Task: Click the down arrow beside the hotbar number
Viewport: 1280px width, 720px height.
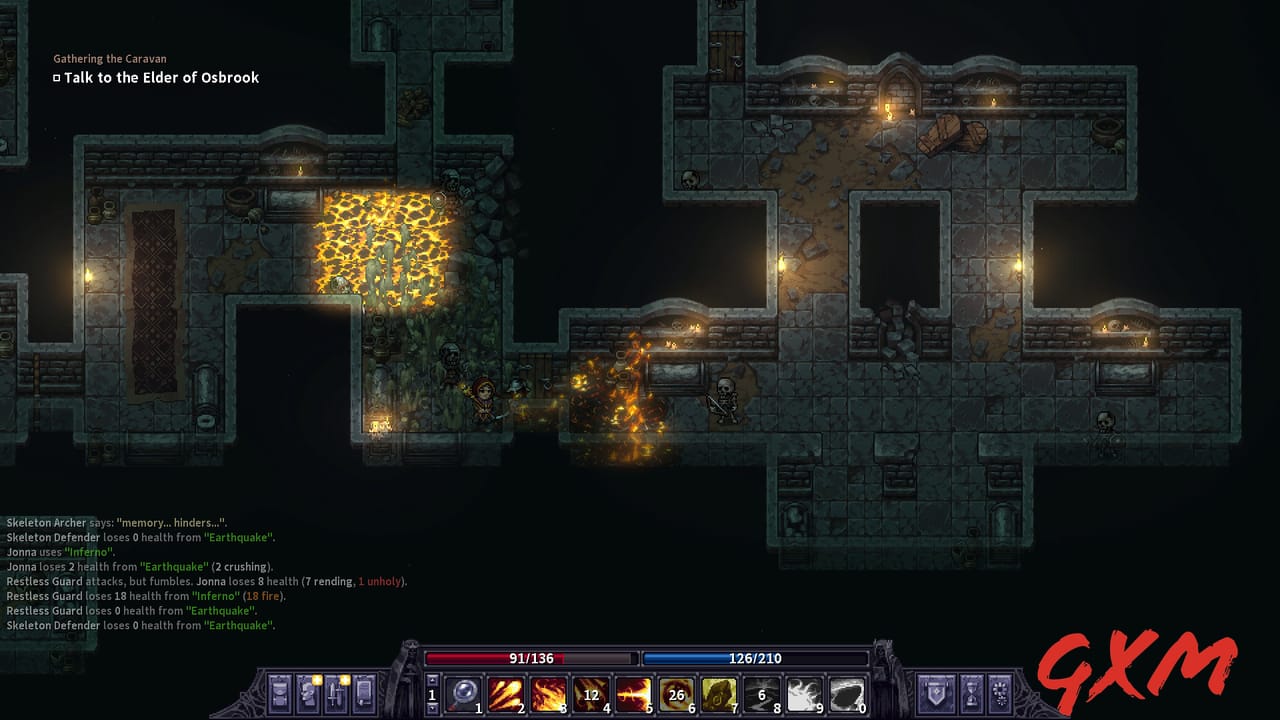Action: 433,707
